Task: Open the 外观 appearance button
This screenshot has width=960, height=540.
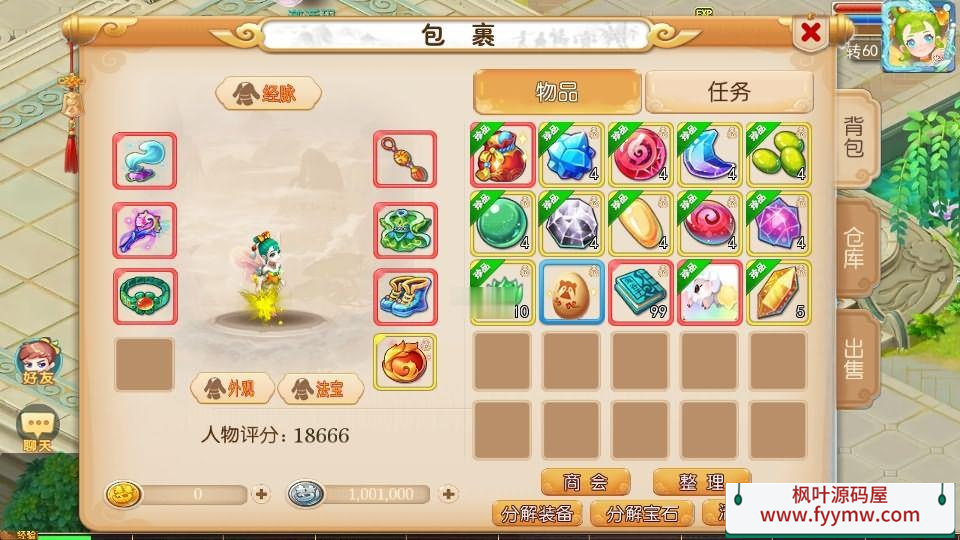Action: click(233, 389)
